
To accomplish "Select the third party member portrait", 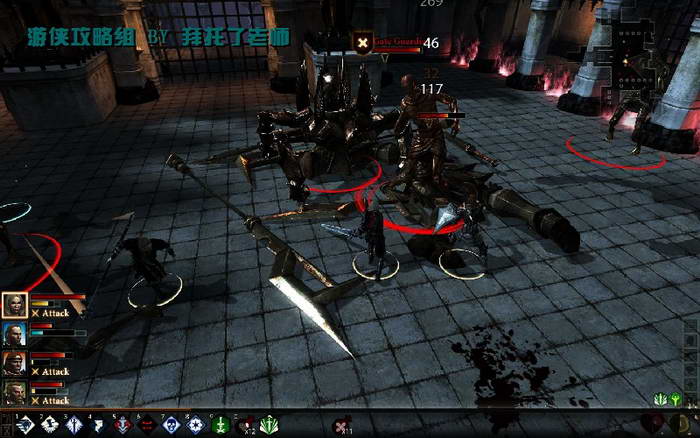I will coord(14,362).
